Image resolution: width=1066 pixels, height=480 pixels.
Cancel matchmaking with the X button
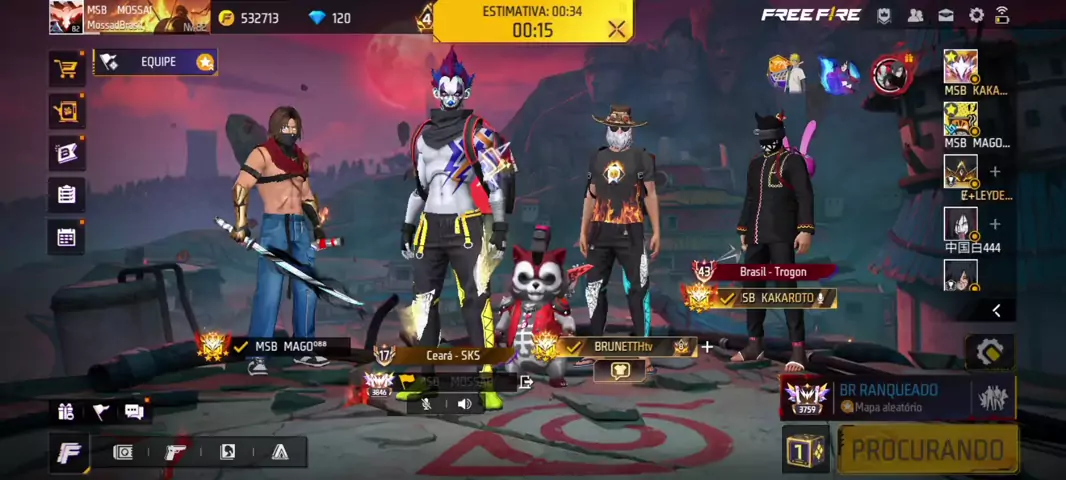[x=616, y=29]
